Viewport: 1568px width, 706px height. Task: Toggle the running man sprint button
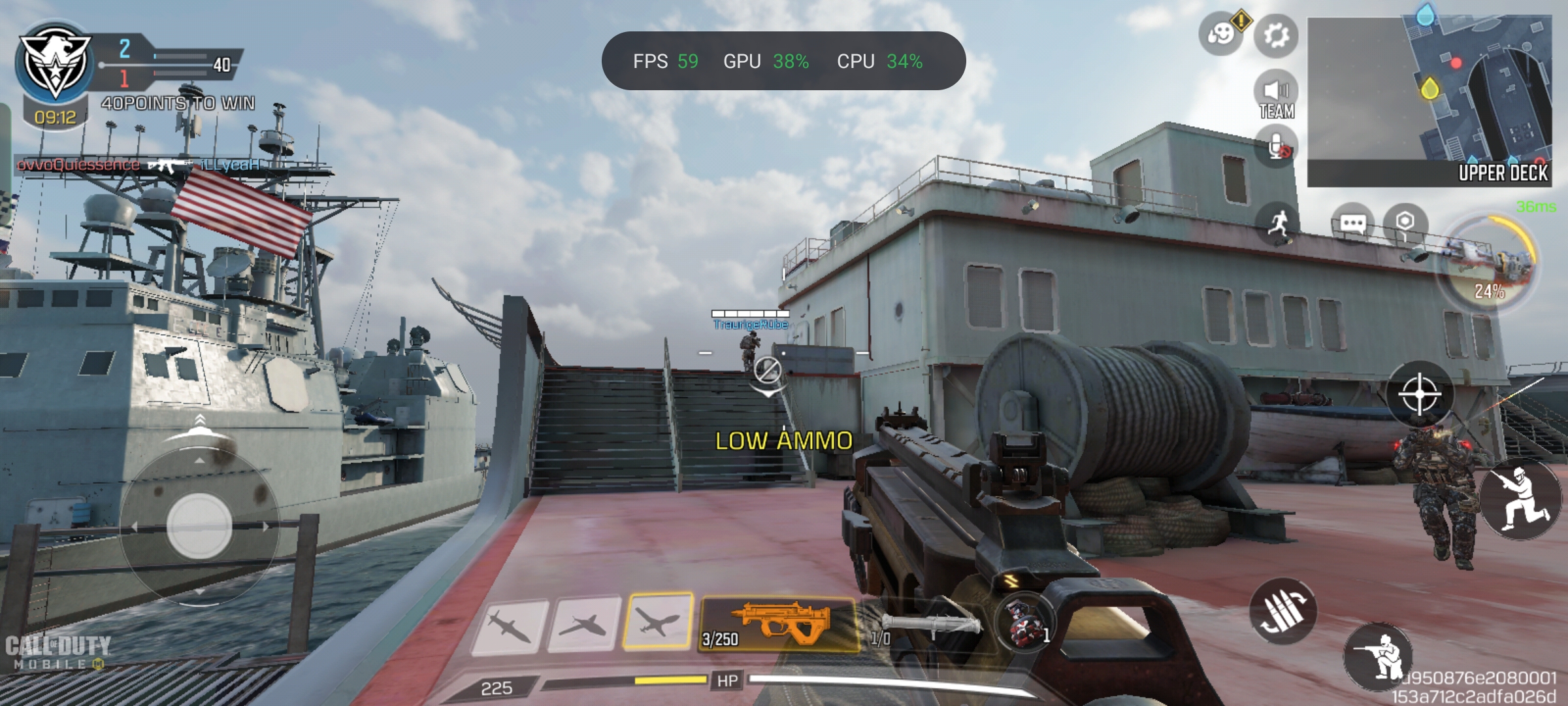pyautogui.click(x=1277, y=224)
